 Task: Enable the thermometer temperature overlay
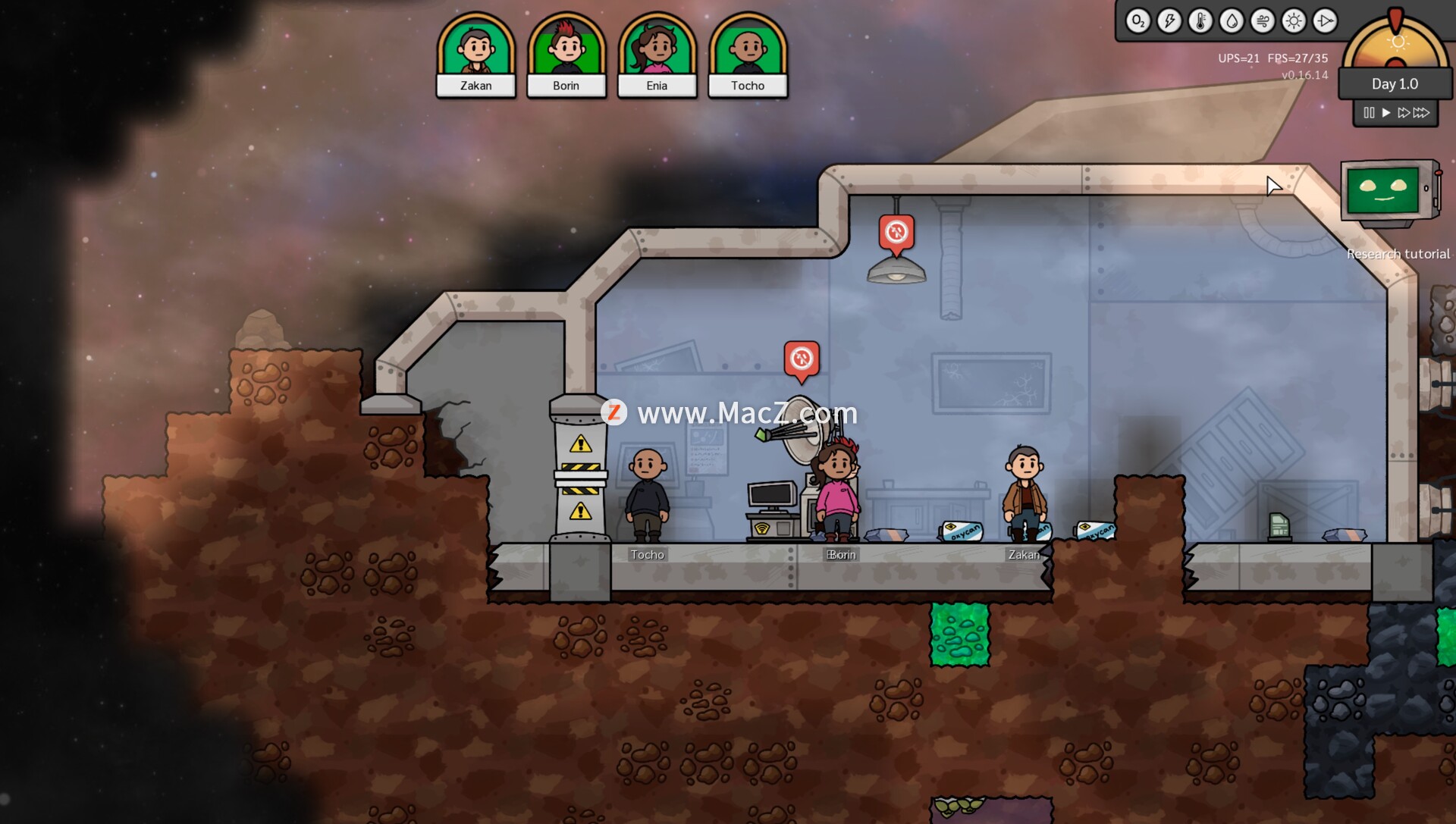pos(1200,21)
